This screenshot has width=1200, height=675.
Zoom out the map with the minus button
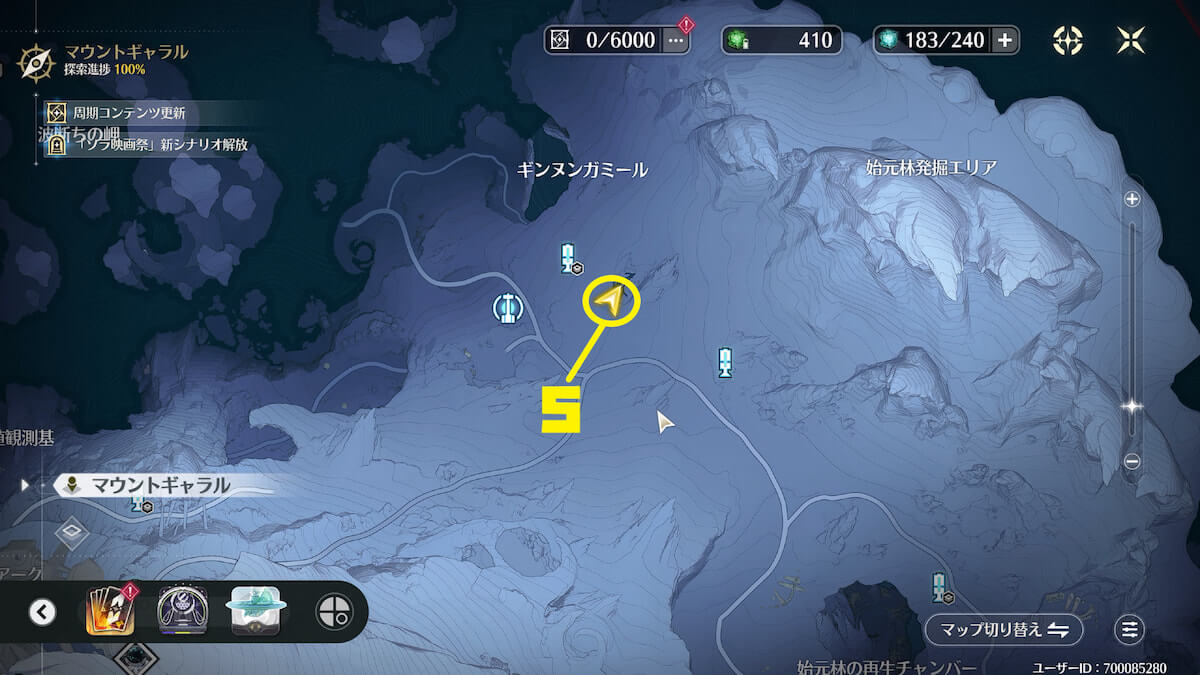click(1132, 461)
